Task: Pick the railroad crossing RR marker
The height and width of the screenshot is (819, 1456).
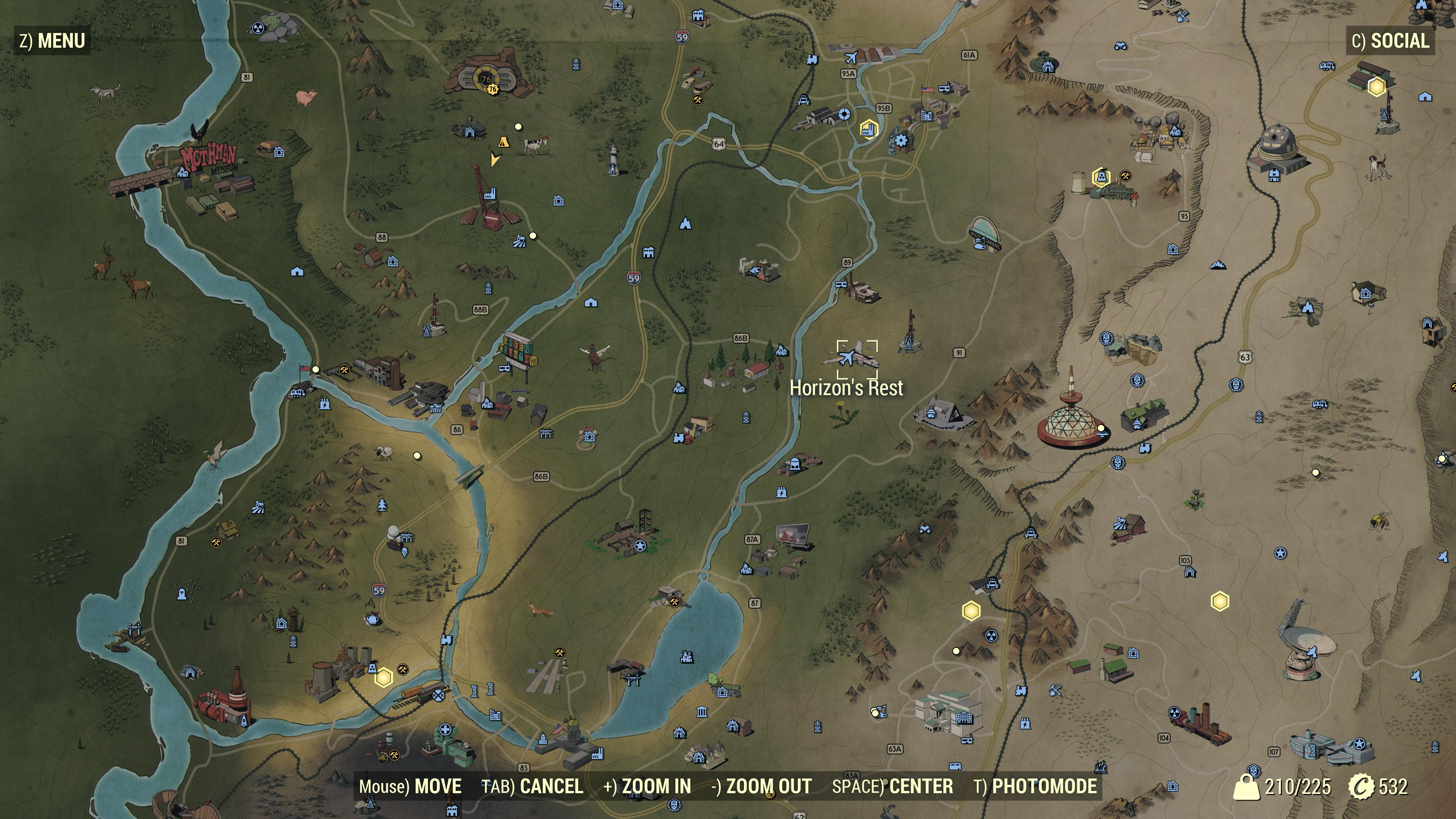Action: click(x=439, y=696)
